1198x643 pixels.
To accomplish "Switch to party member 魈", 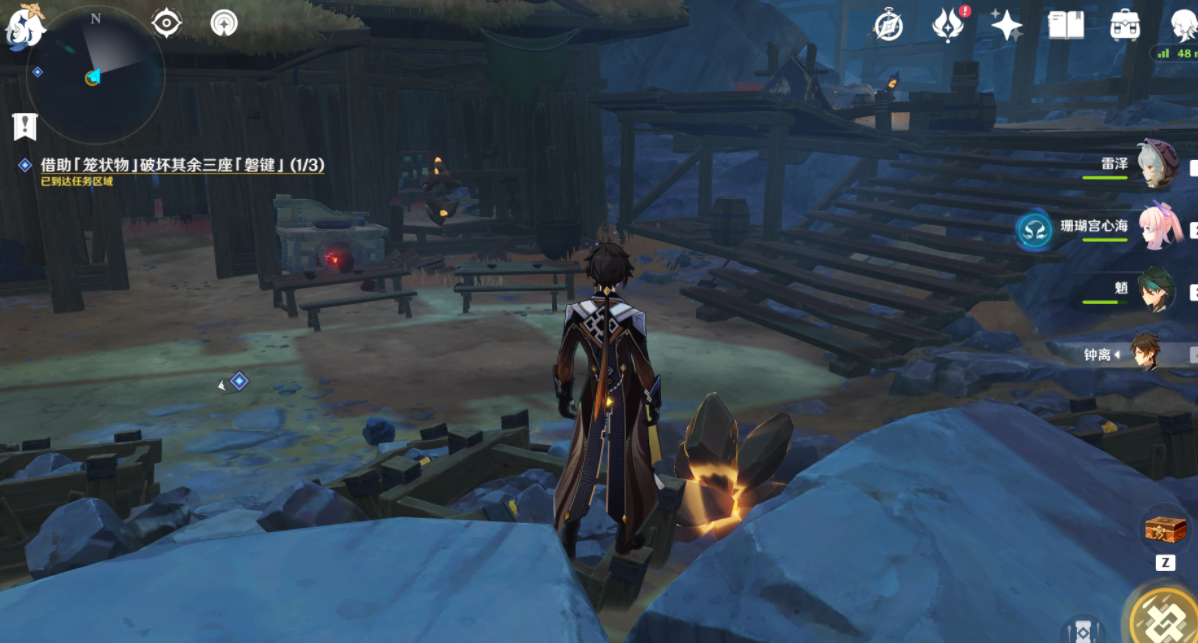I will [x=1158, y=290].
